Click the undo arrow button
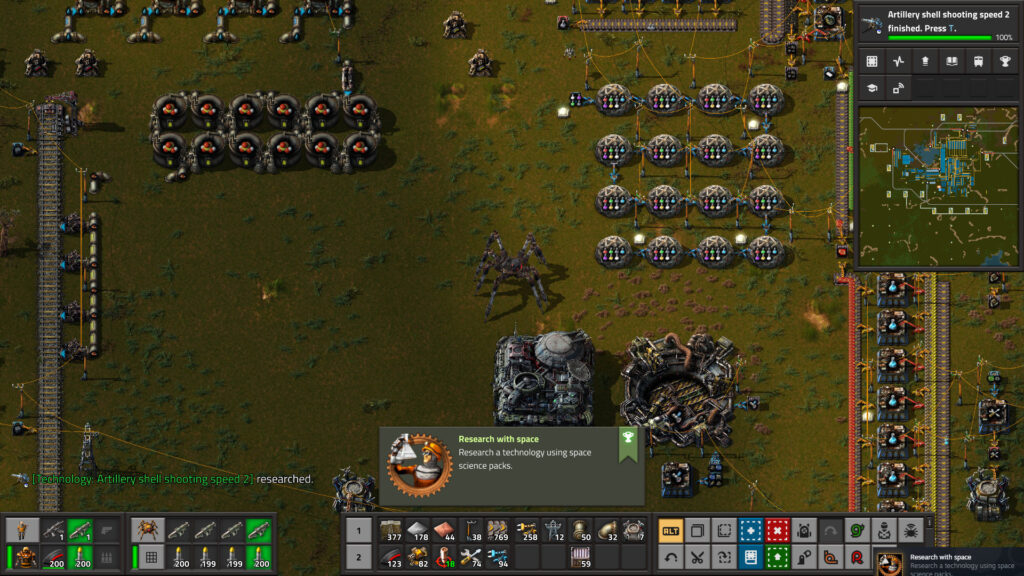1024x576 pixels. click(x=671, y=557)
